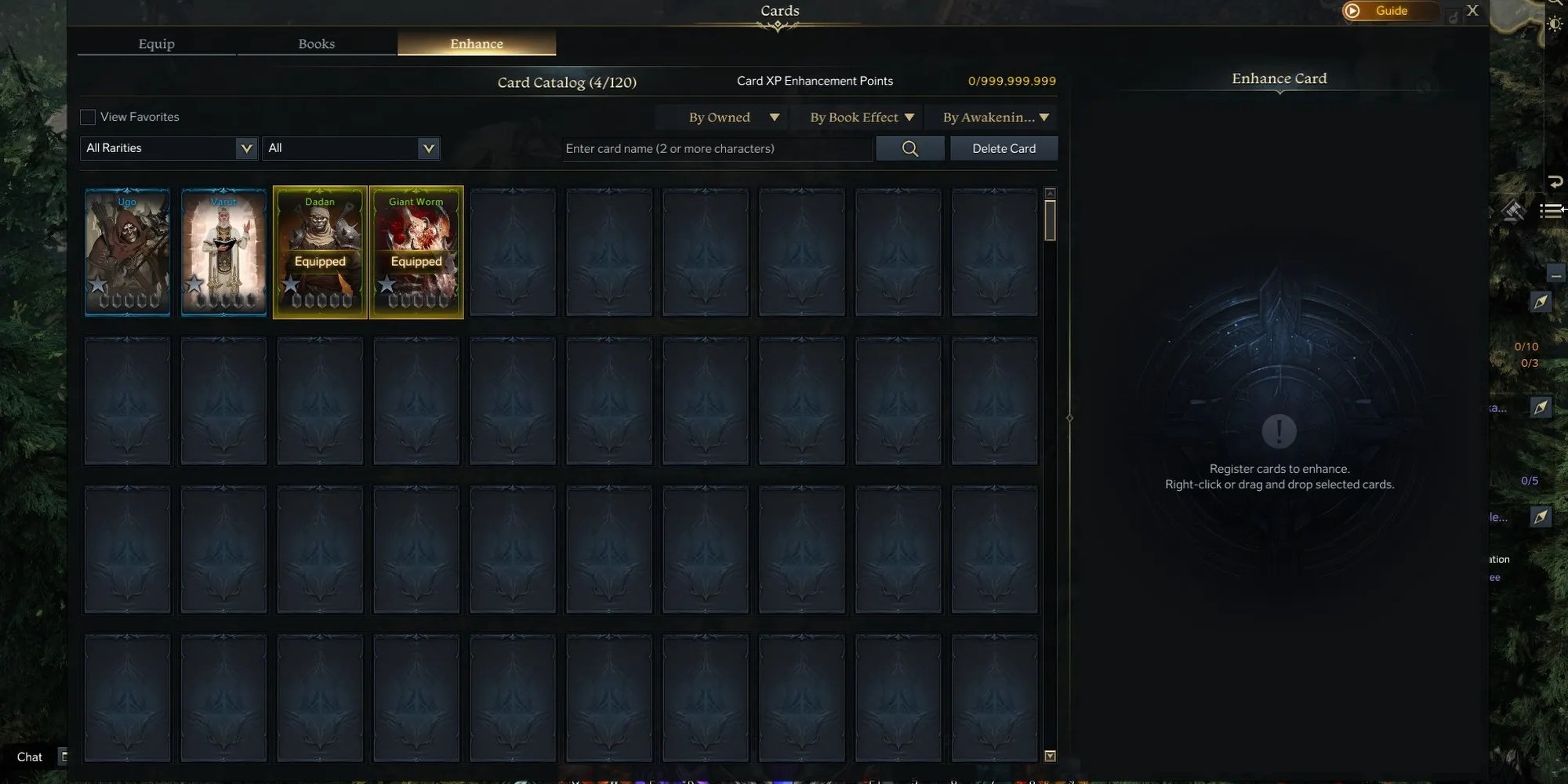Screen dimensions: 1568x784
Task: Click inside the card name search field
Action: [715, 148]
